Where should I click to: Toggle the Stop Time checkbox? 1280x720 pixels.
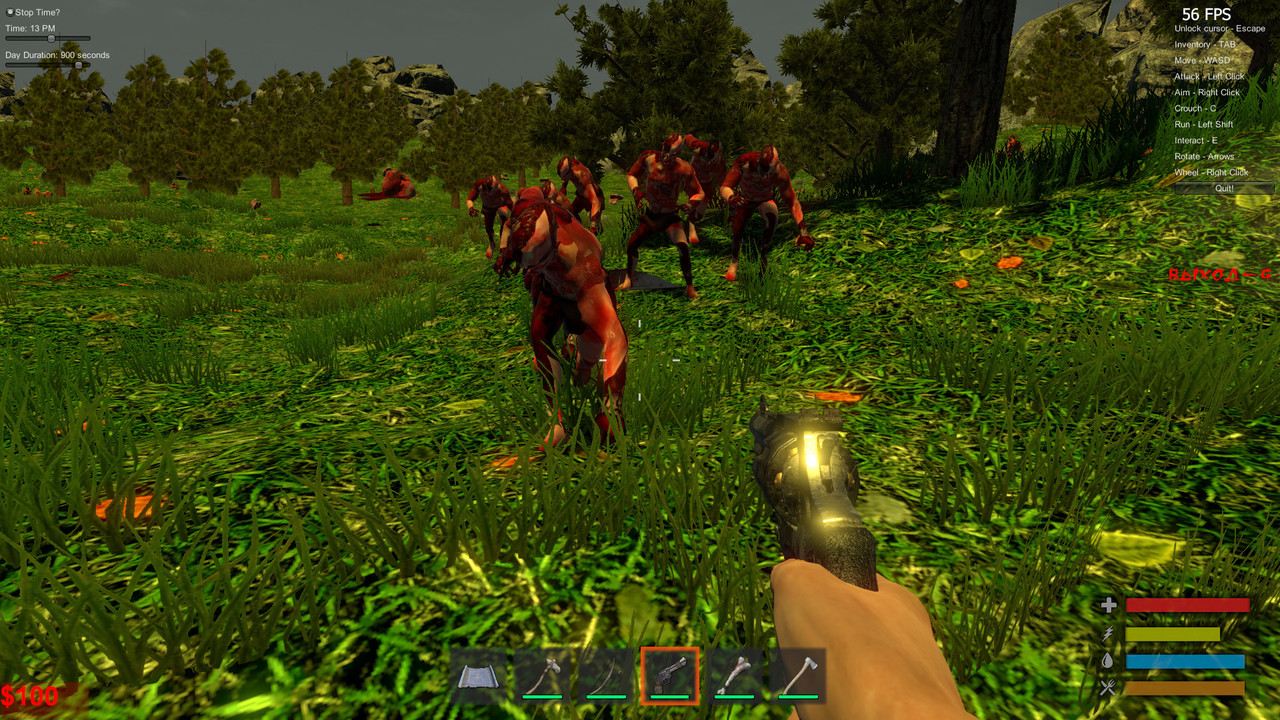pos(9,12)
